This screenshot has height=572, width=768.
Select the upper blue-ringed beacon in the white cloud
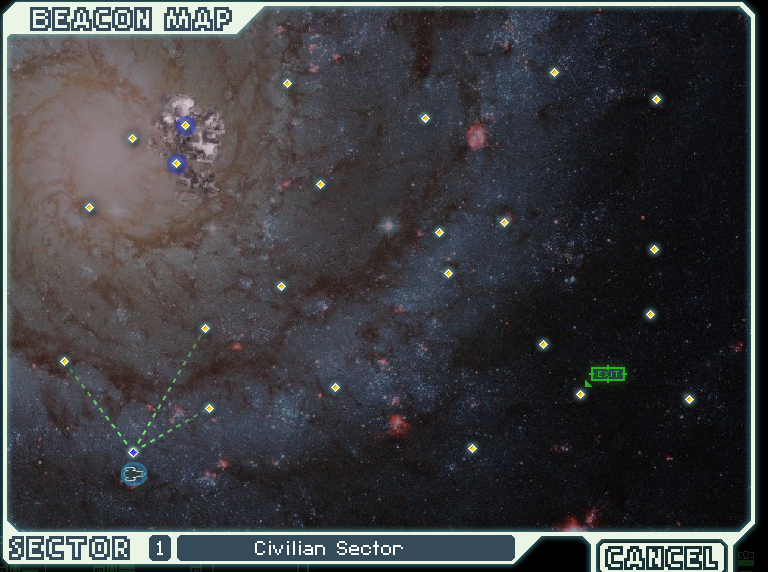(185, 125)
